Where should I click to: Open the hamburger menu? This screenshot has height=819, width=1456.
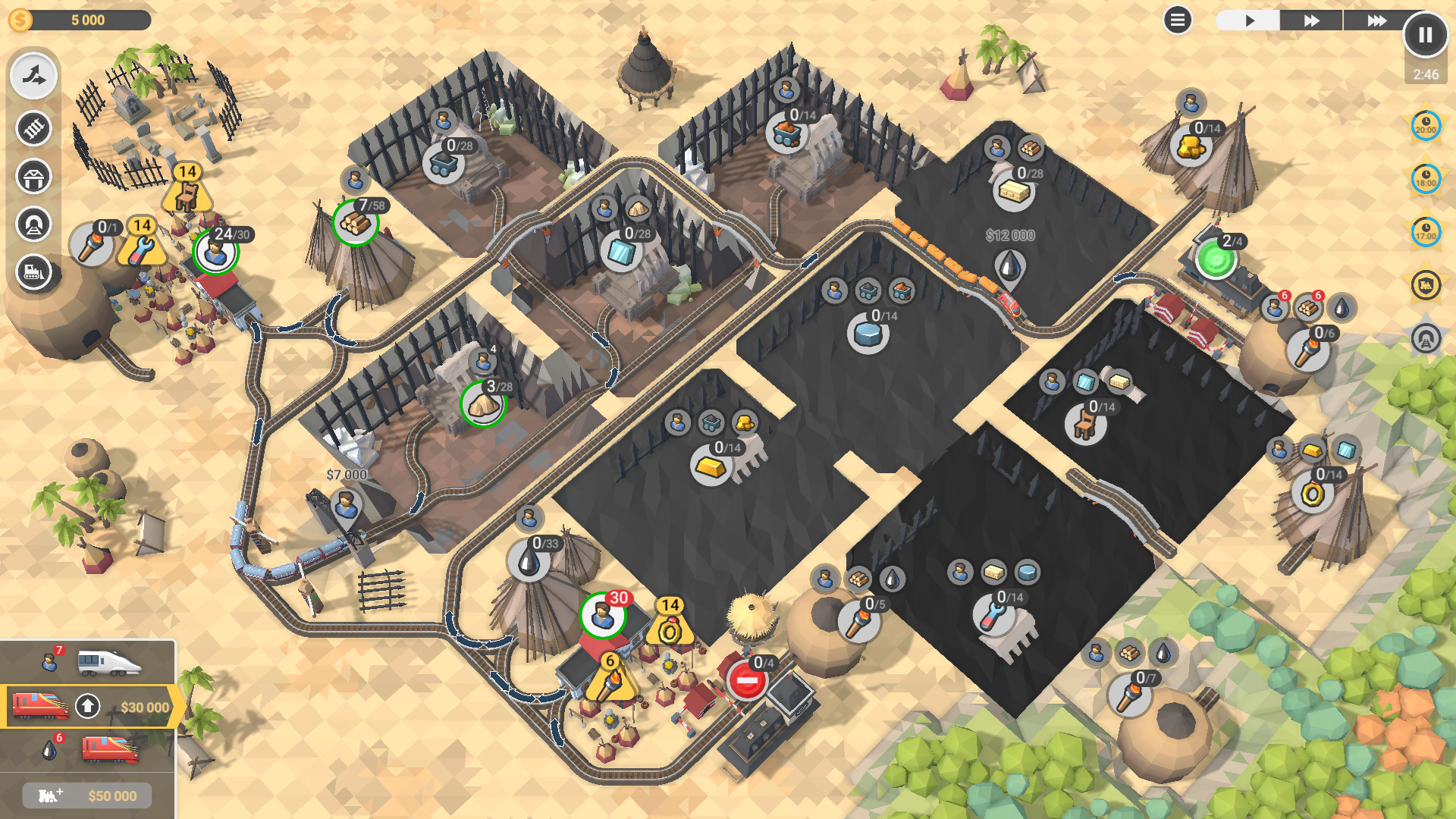1177,20
